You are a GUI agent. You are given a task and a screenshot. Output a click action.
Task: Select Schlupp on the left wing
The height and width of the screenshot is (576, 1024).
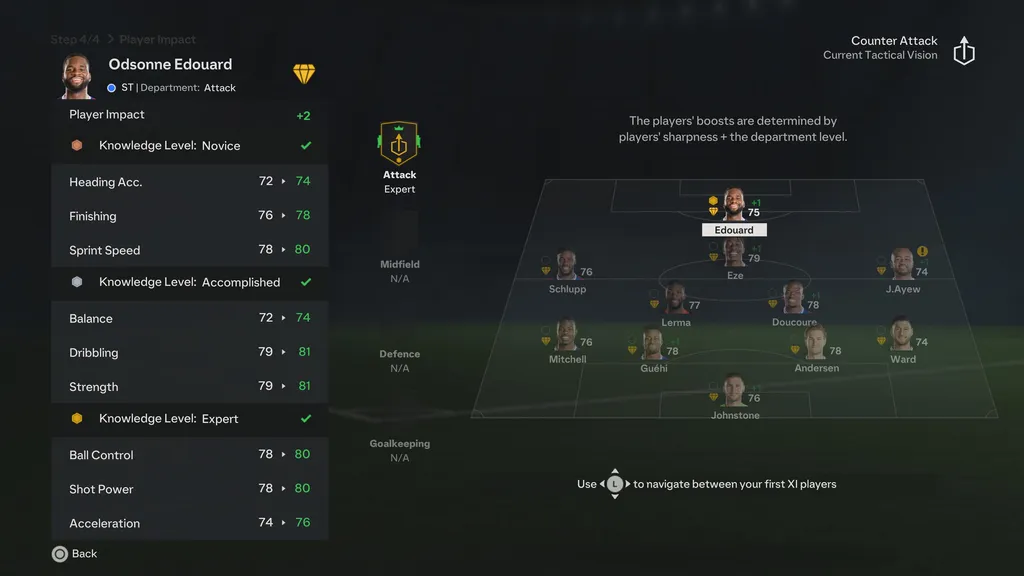(566, 268)
